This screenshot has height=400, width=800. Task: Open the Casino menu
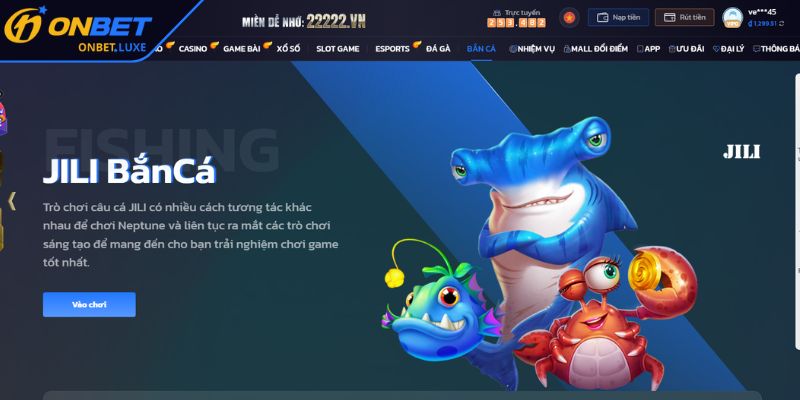194,48
